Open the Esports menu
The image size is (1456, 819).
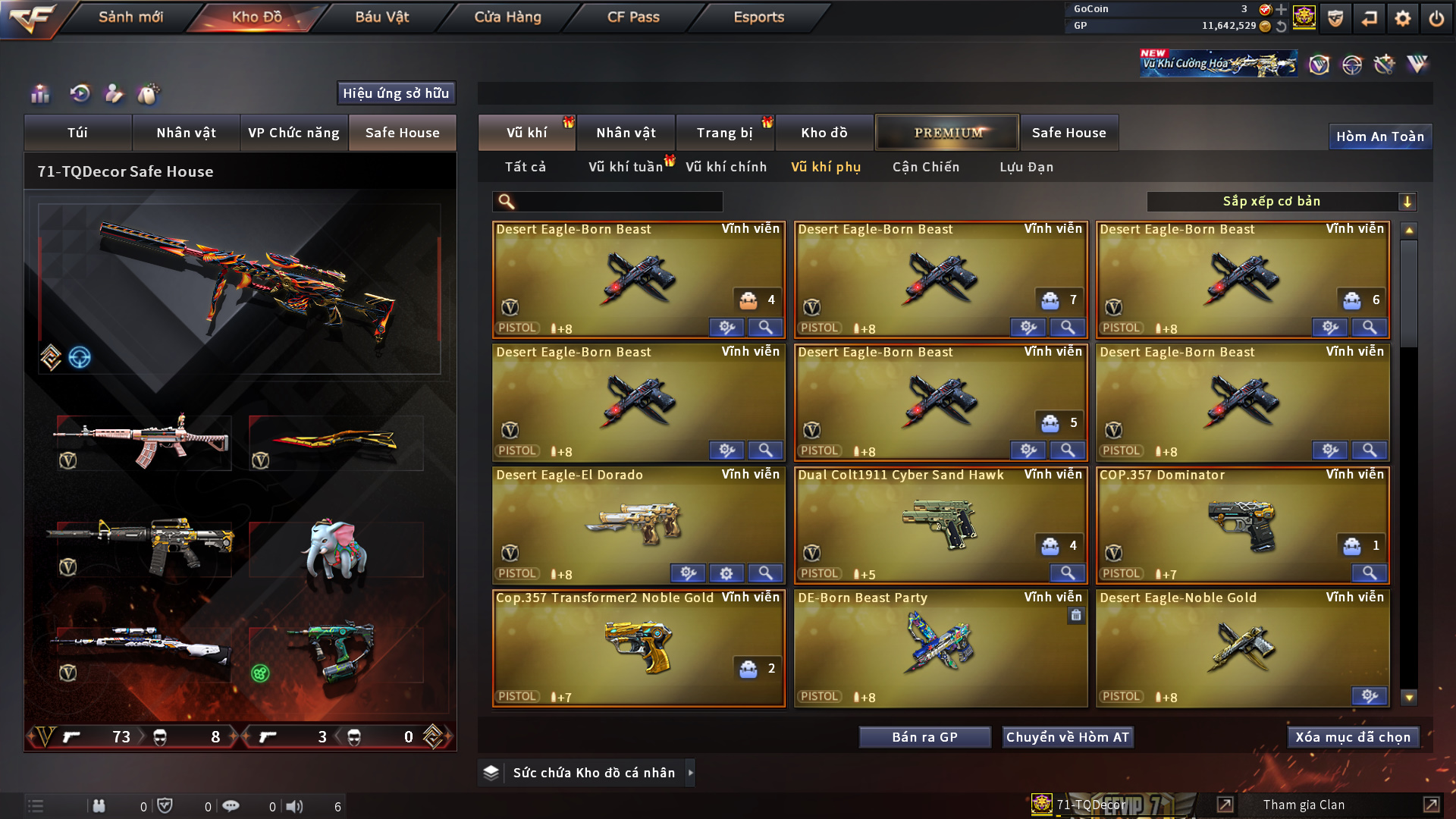click(x=758, y=17)
